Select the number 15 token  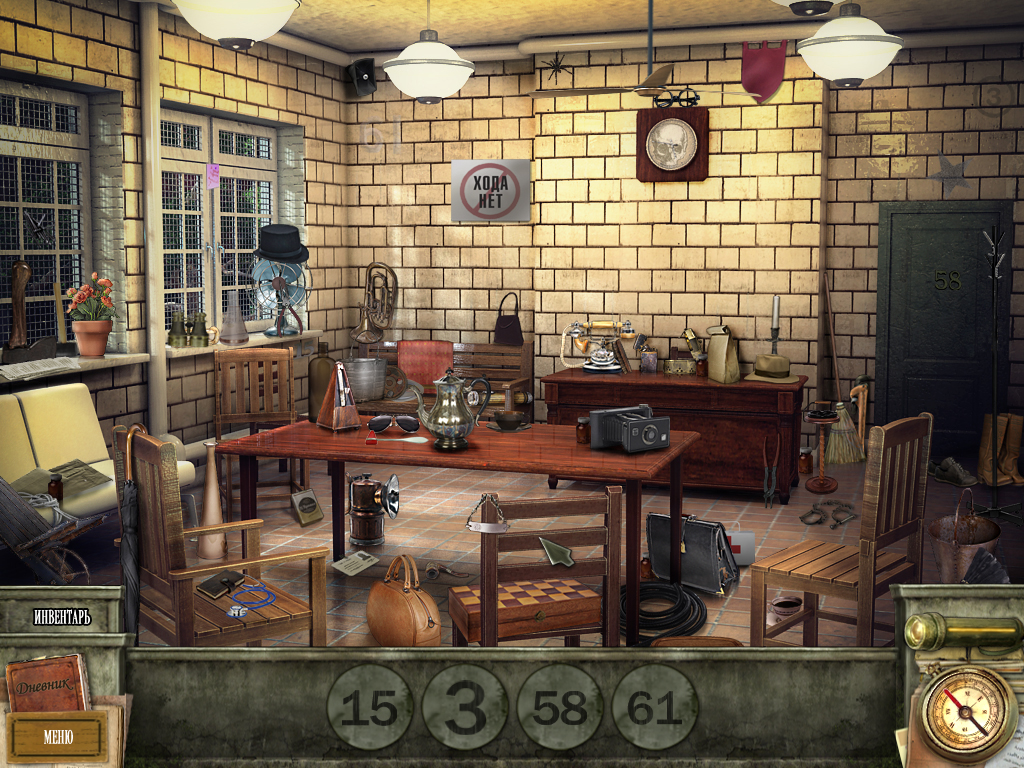pos(369,707)
